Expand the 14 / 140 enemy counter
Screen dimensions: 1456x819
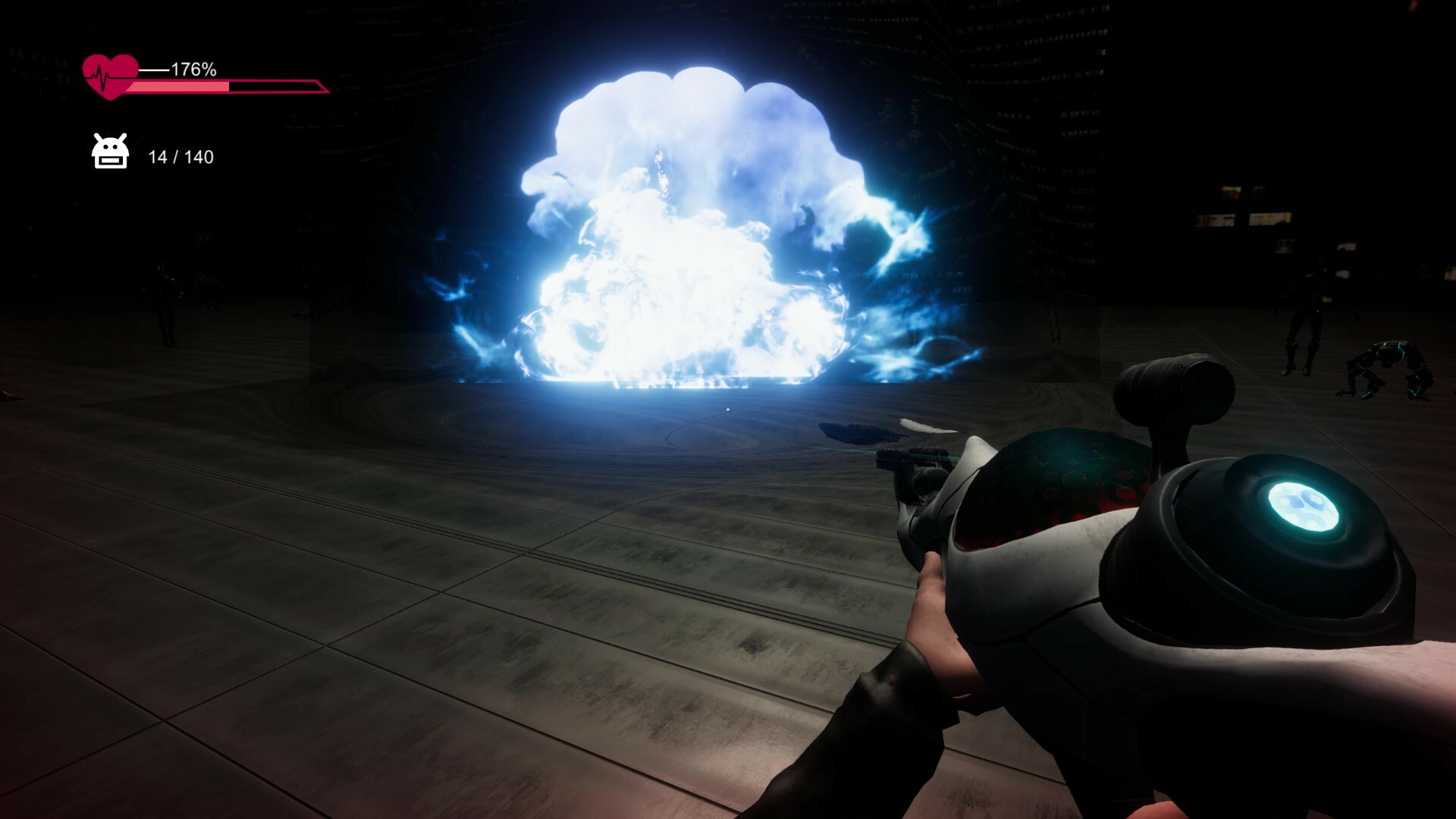pos(180,158)
